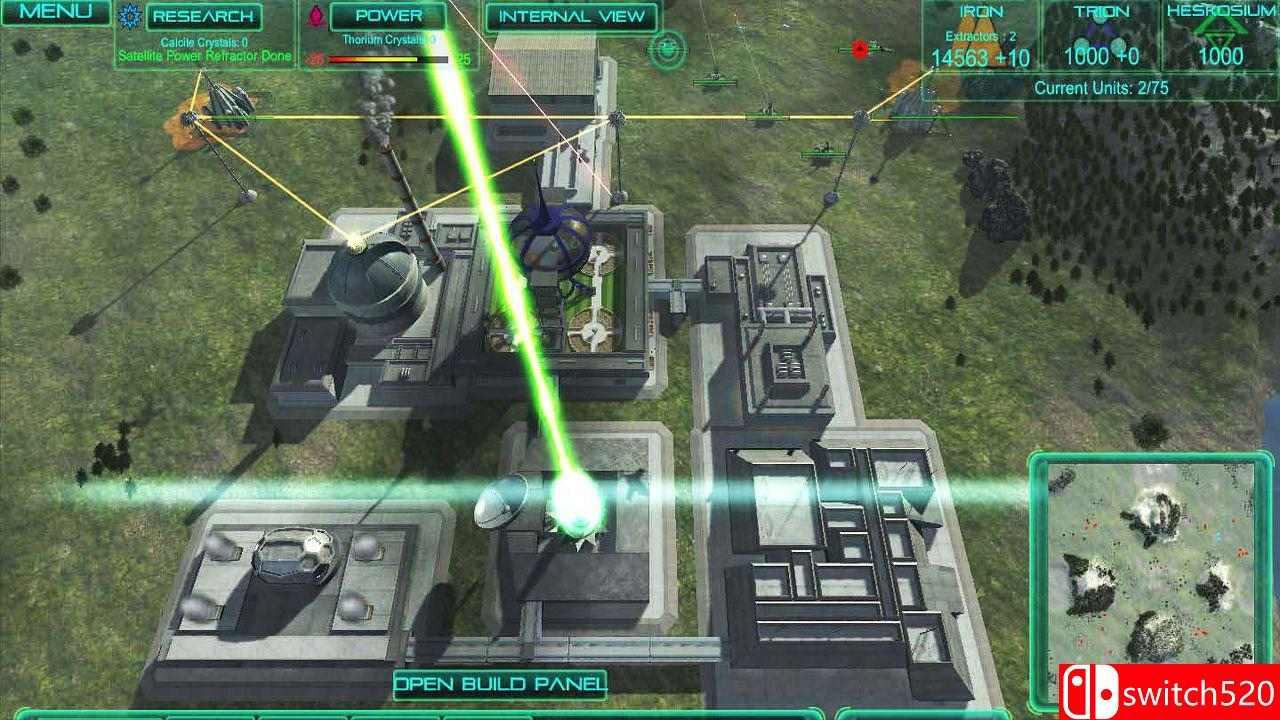The width and height of the screenshot is (1280, 720).
Task: Select the green Hesrosium triangle icon
Action: click(1222, 30)
